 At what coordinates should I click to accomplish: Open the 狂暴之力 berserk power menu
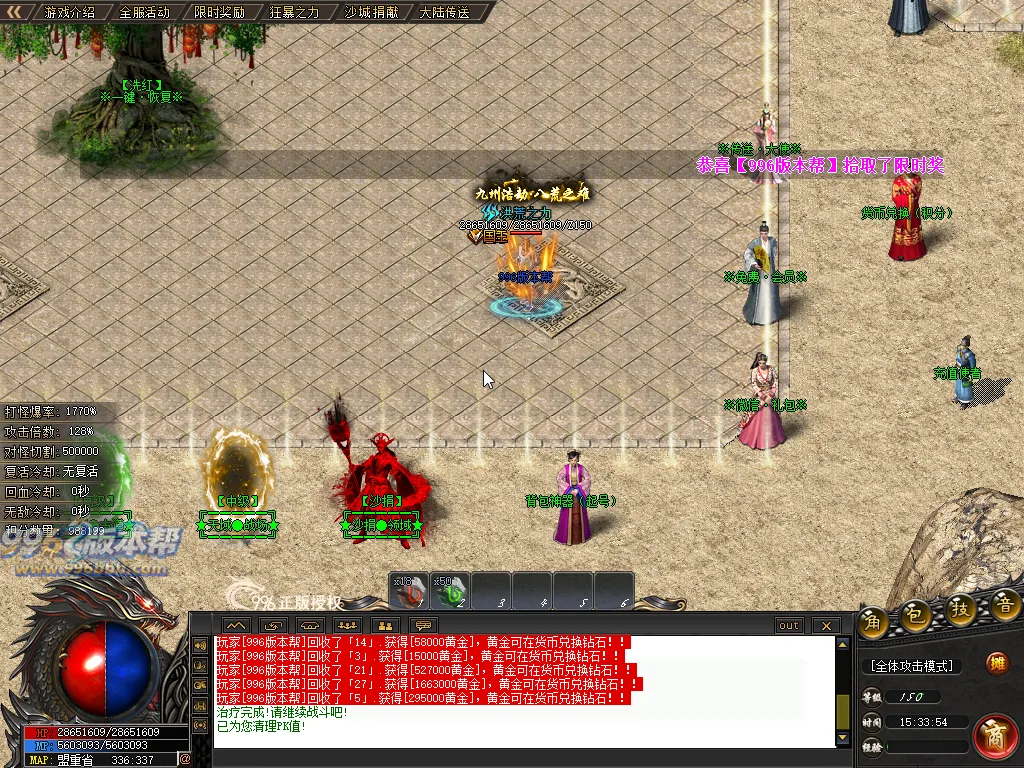click(294, 13)
